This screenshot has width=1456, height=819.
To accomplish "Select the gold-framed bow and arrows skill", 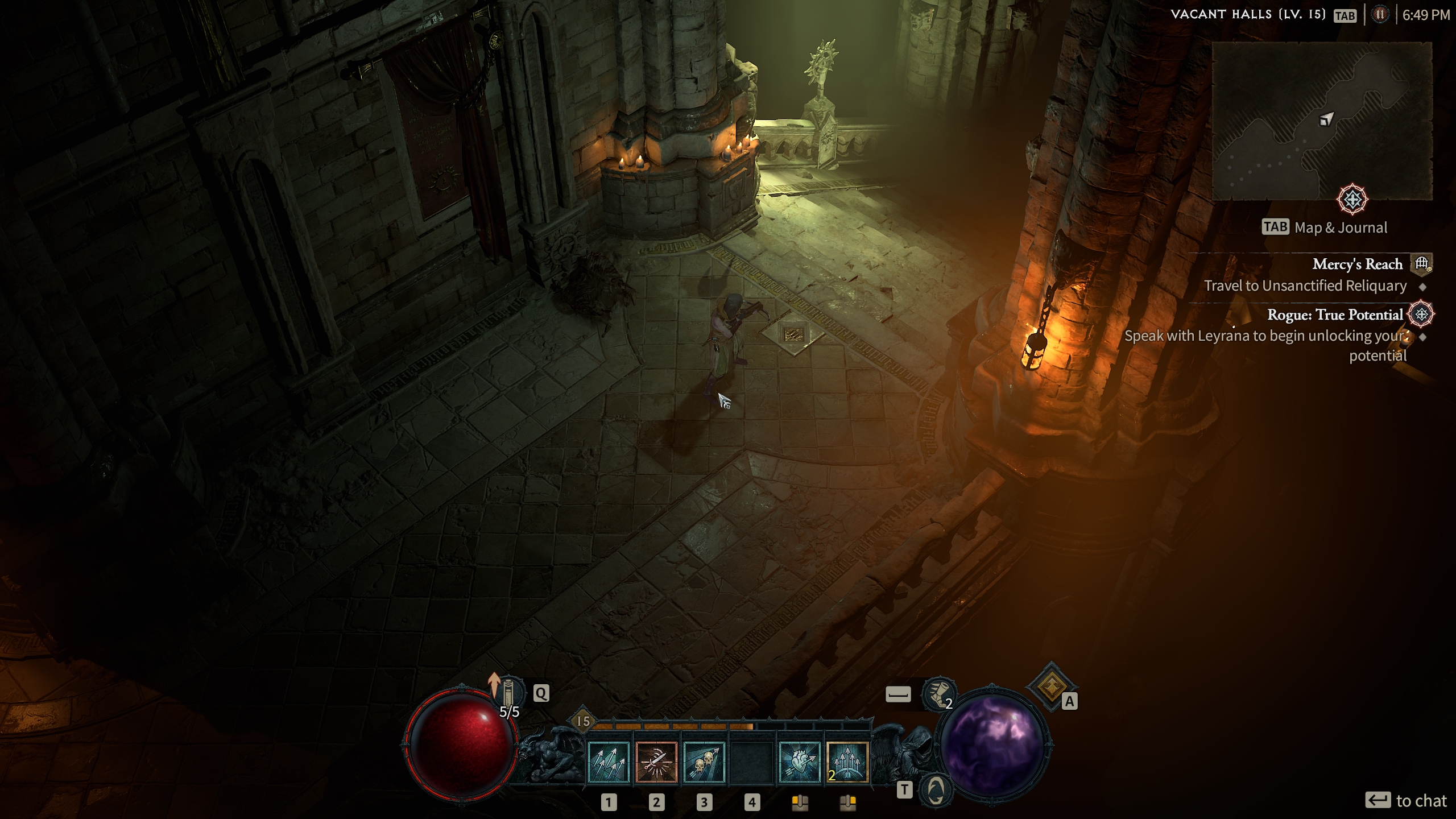I will [847, 763].
